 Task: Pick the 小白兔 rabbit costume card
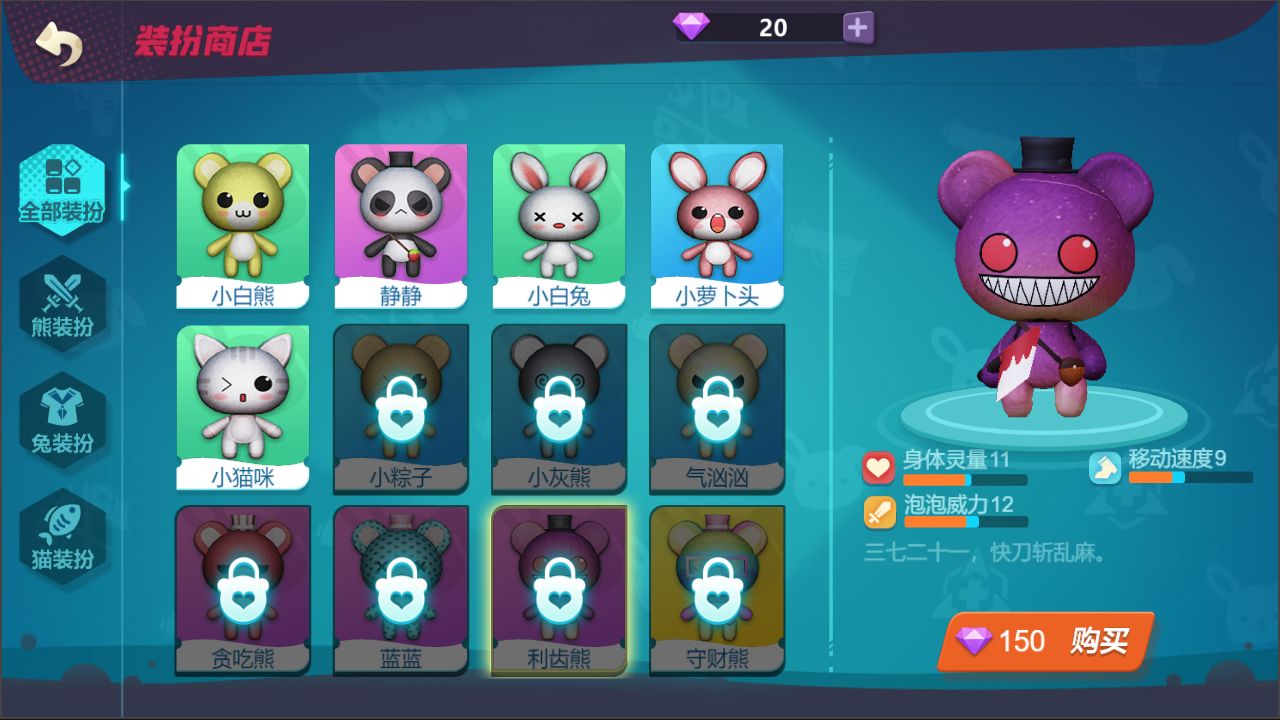click(x=559, y=226)
